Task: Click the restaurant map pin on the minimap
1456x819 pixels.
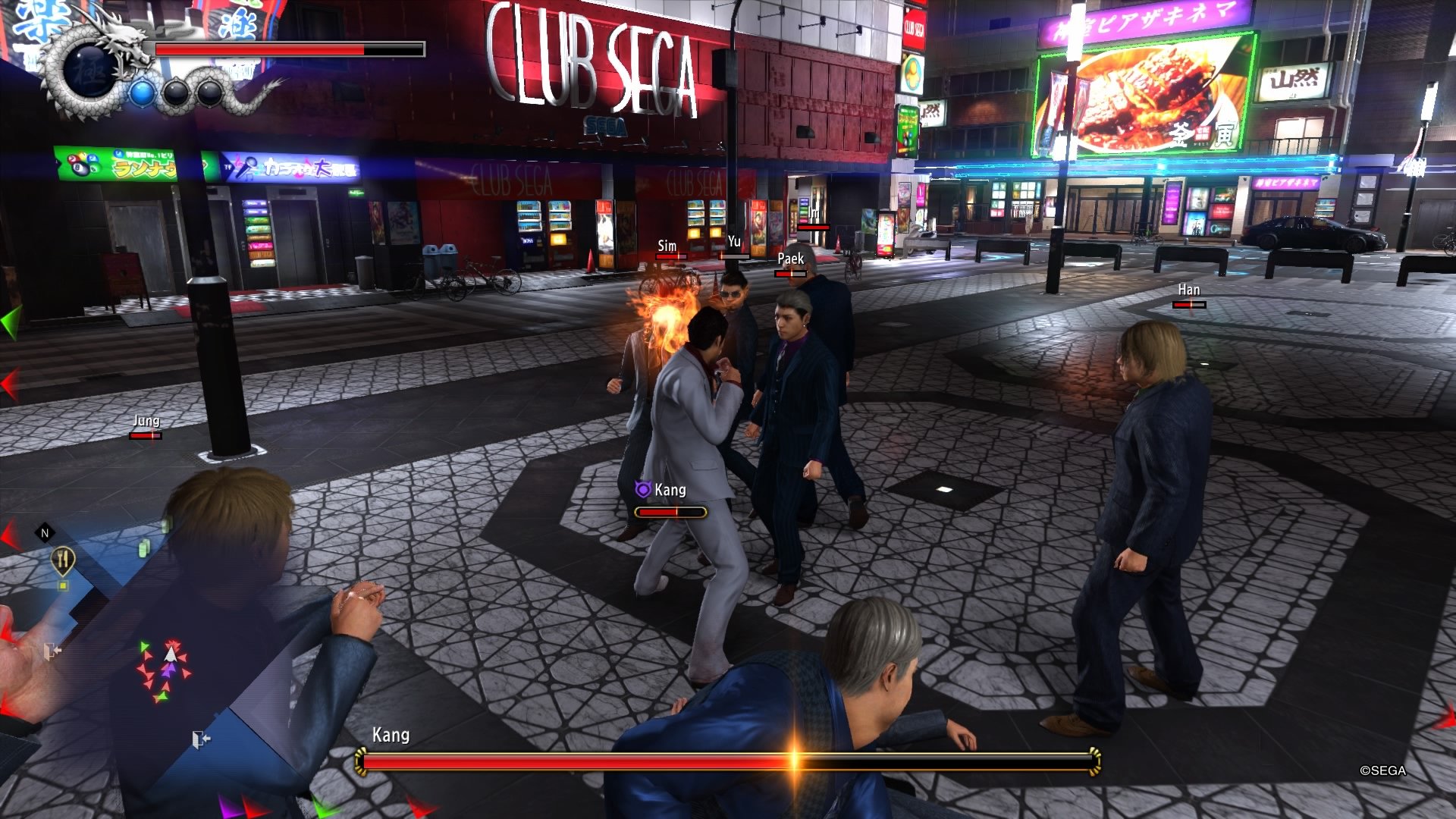Action: point(63,557)
